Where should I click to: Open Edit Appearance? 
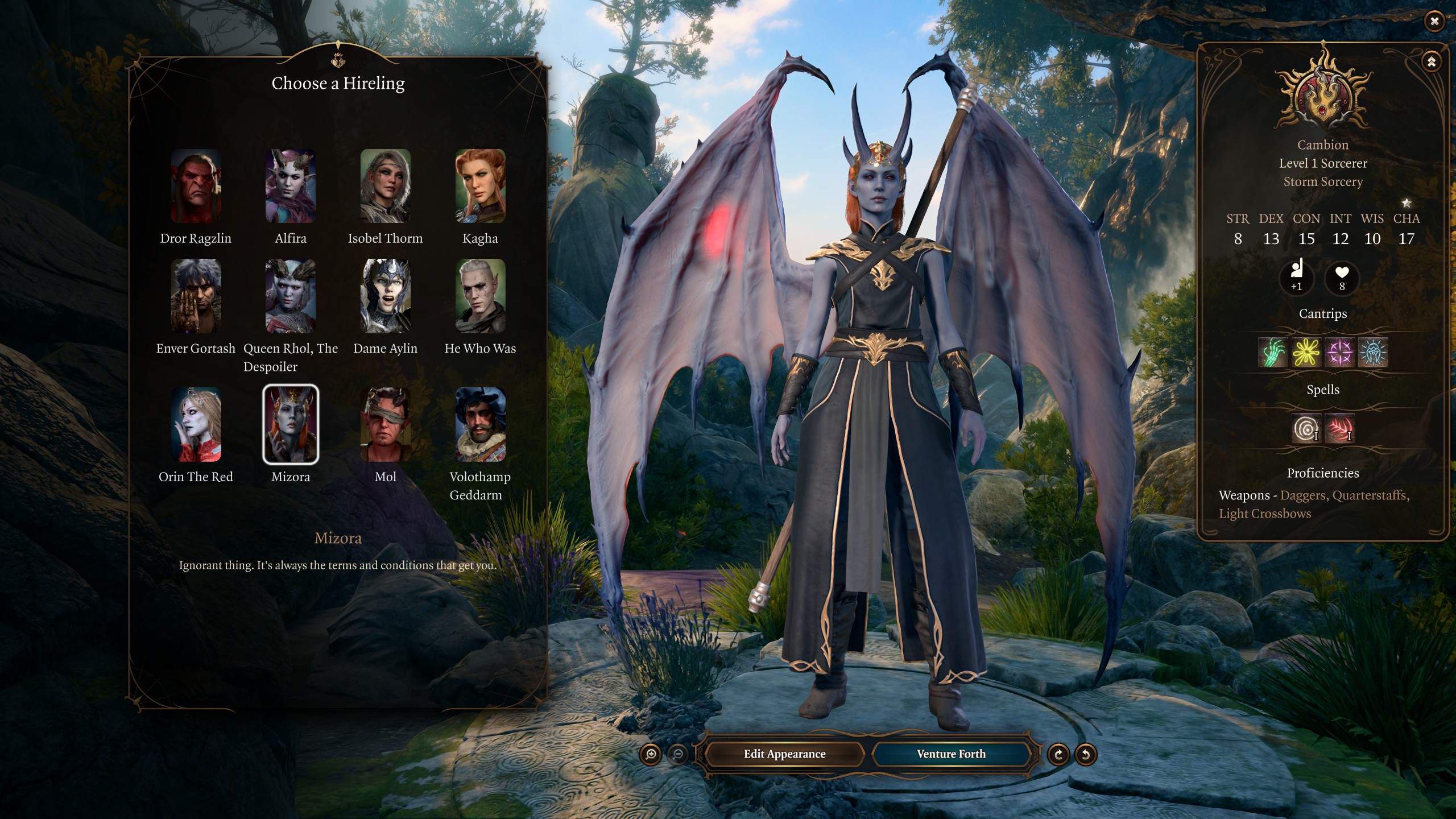(784, 754)
